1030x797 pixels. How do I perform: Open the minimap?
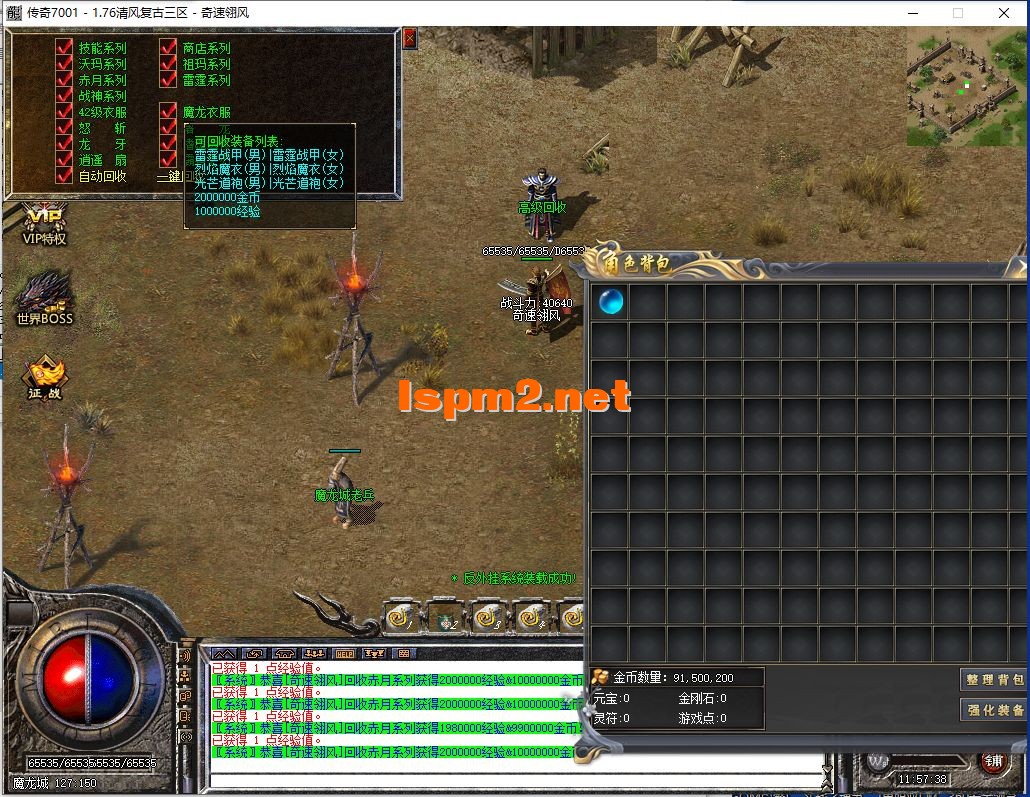pos(966,86)
